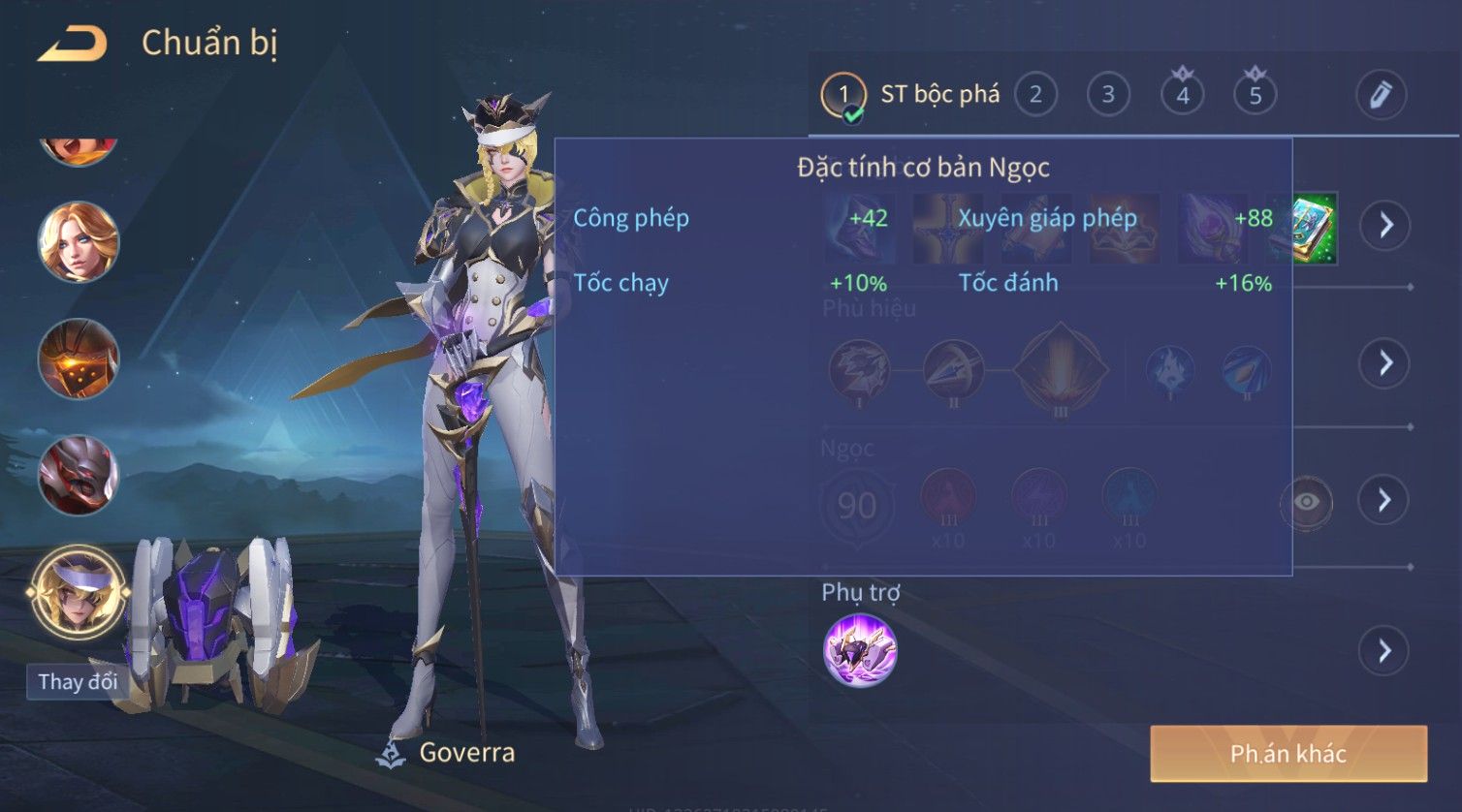Switch to loadout preset 2
The width and height of the screenshot is (1462, 812).
pyautogui.click(x=1035, y=95)
